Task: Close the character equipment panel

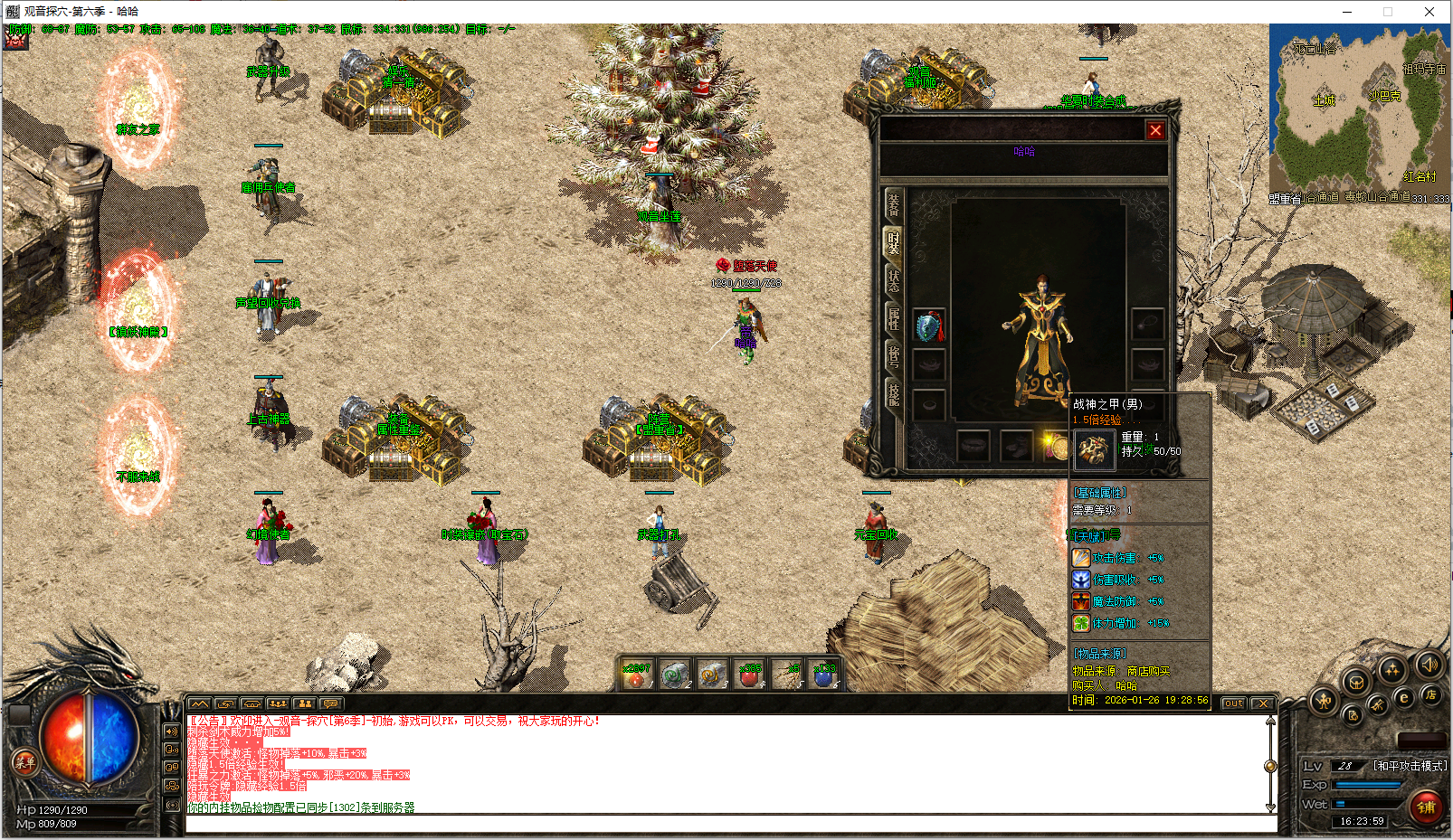Action: coord(1155,131)
